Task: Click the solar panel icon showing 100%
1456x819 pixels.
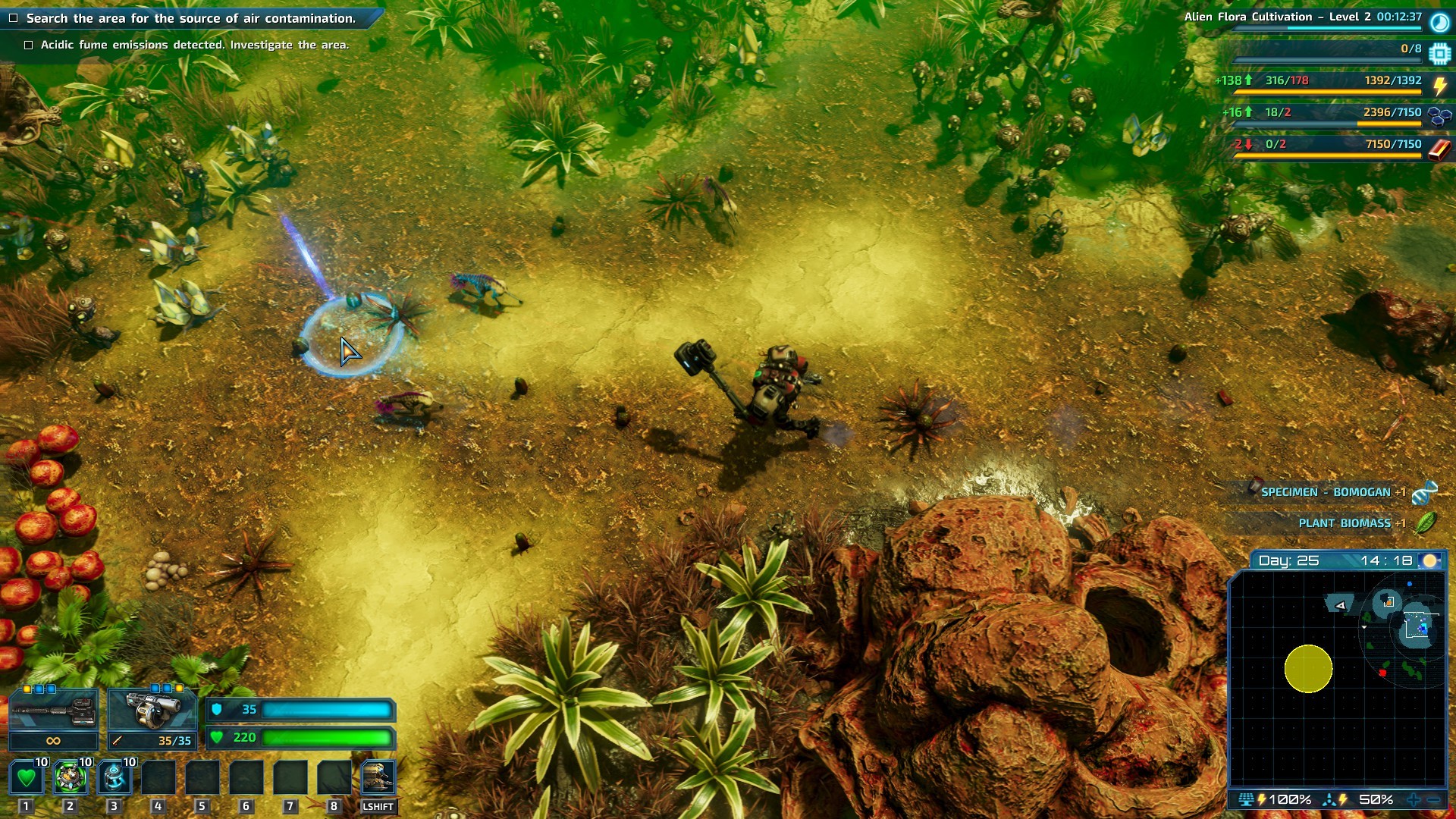Action: coord(1246,799)
